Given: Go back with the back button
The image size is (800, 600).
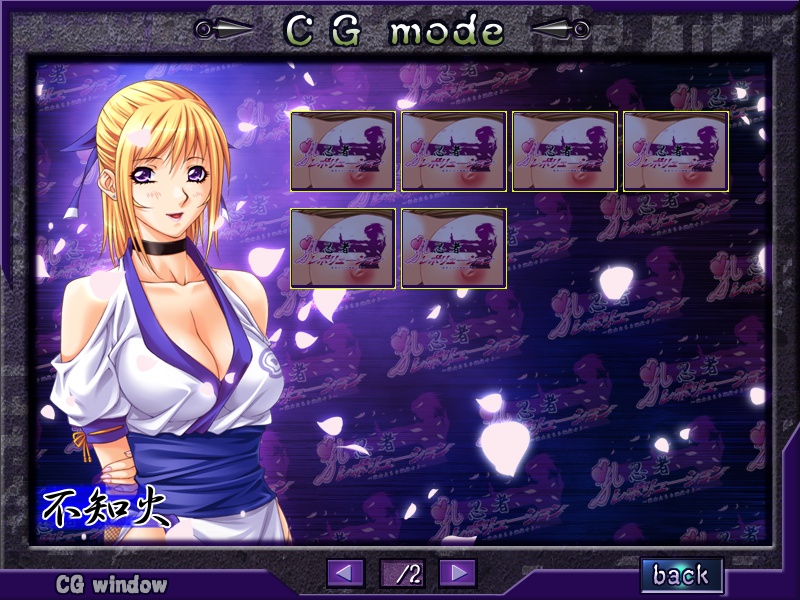Looking at the screenshot, I should [x=682, y=575].
